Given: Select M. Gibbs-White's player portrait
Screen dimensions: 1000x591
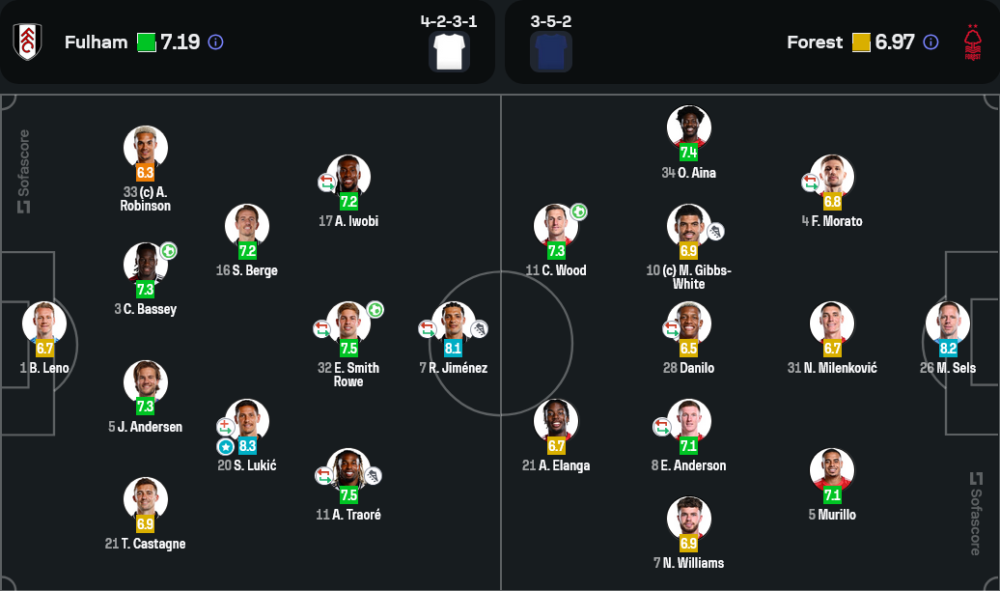Looking at the screenshot, I should click(689, 226).
